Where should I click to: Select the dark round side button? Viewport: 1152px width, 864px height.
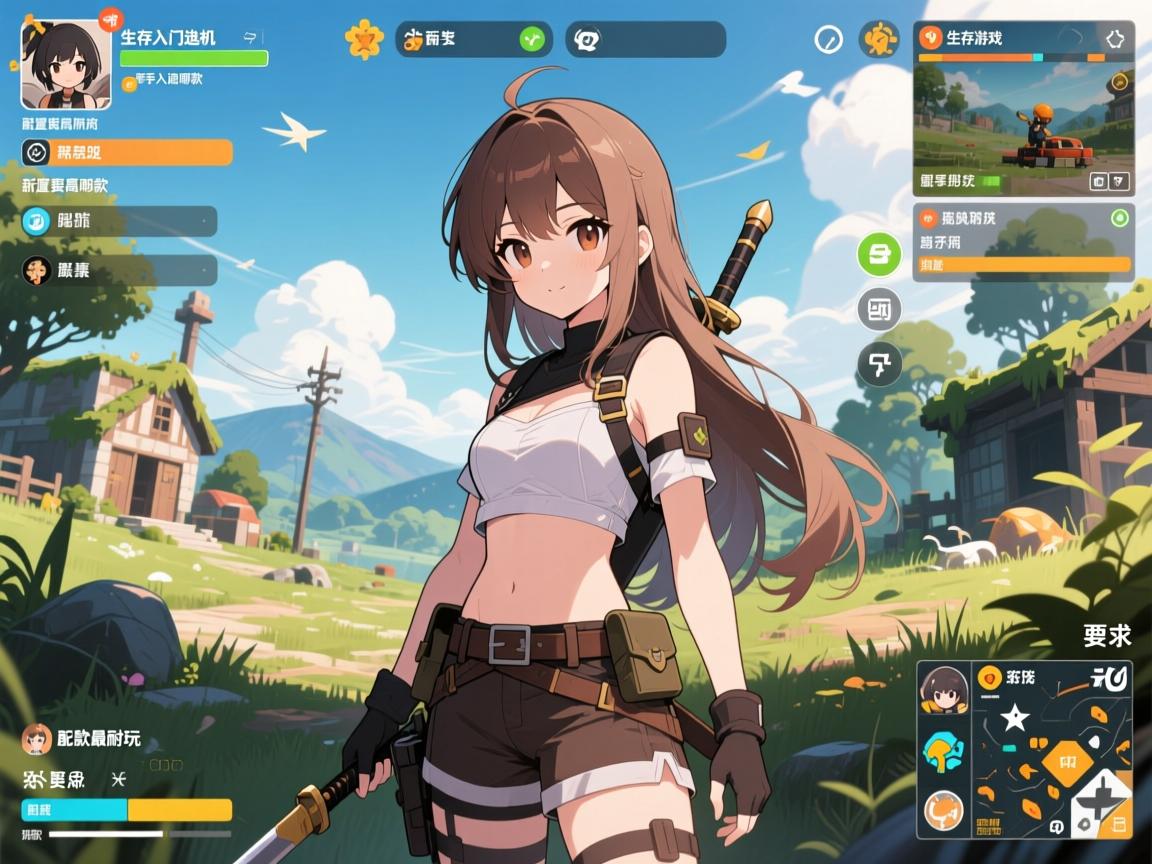tap(879, 365)
